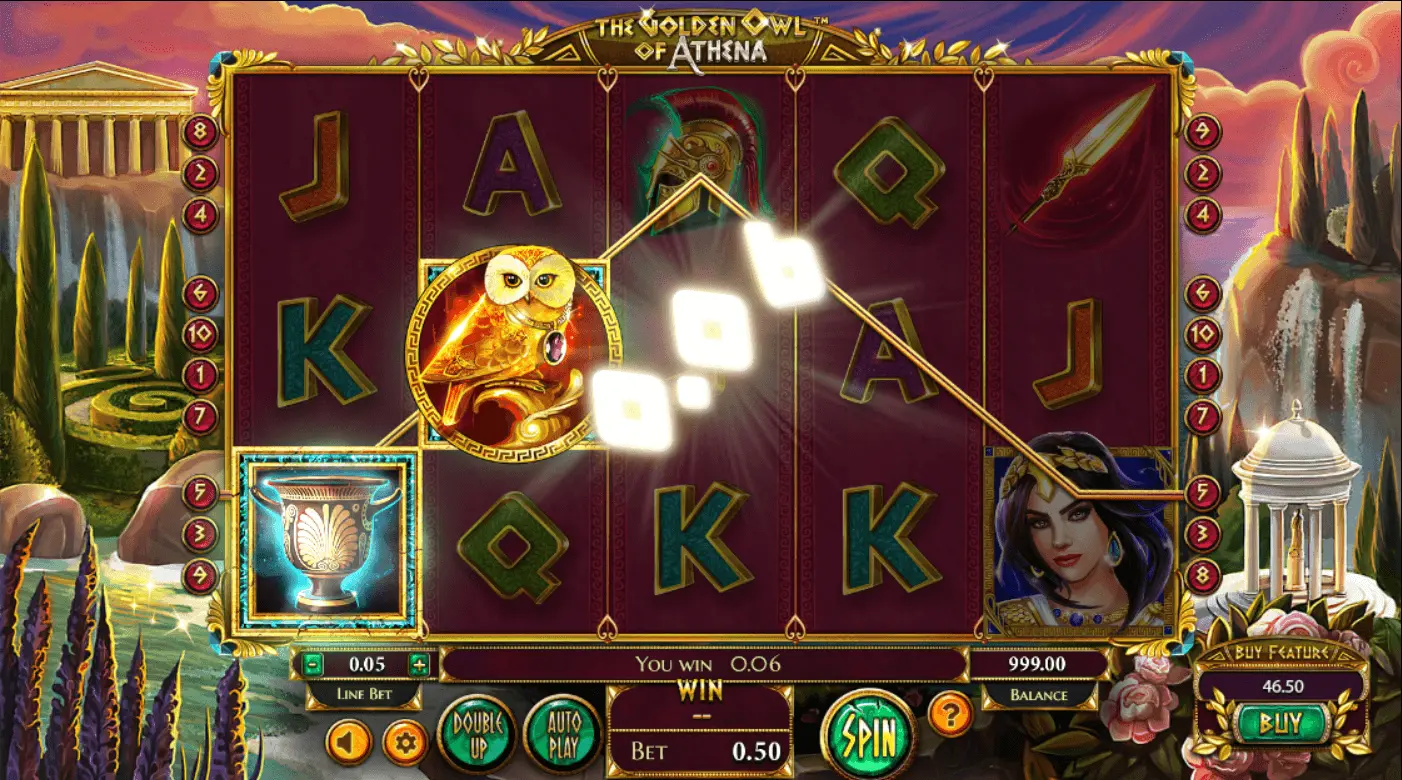This screenshot has width=1402, height=780.
Task: Activate the Double Up gamble button
Action: pyautogui.click(x=477, y=734)
